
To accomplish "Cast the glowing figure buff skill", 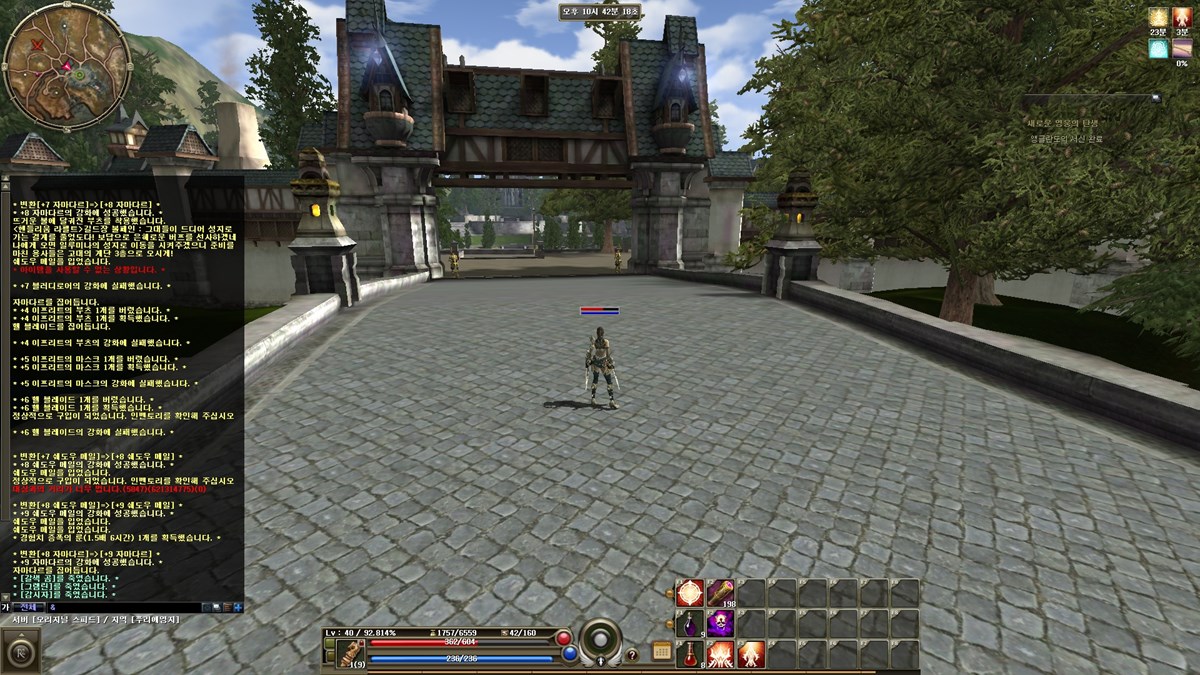I will 751,655.
